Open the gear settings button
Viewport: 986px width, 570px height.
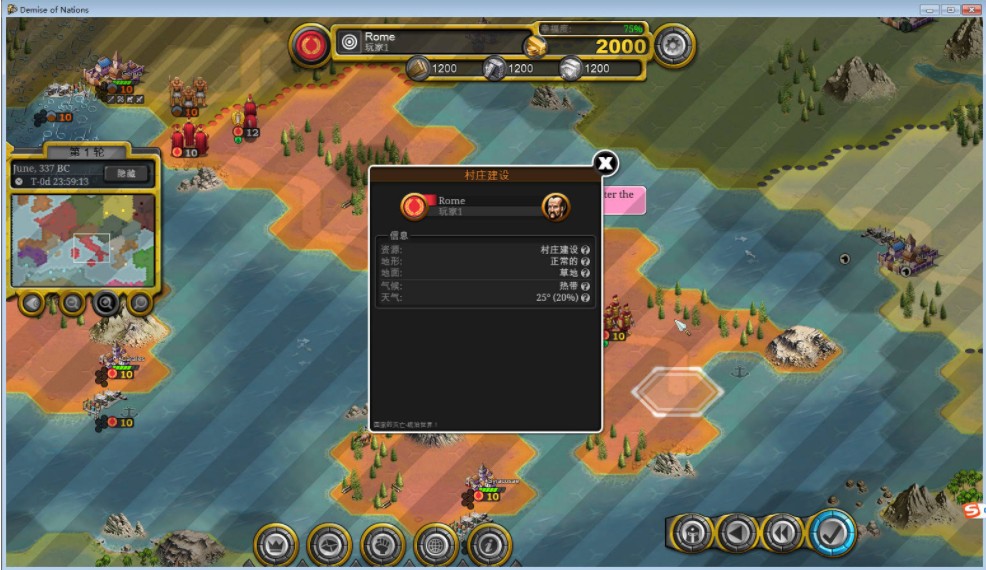pos(674,44)
